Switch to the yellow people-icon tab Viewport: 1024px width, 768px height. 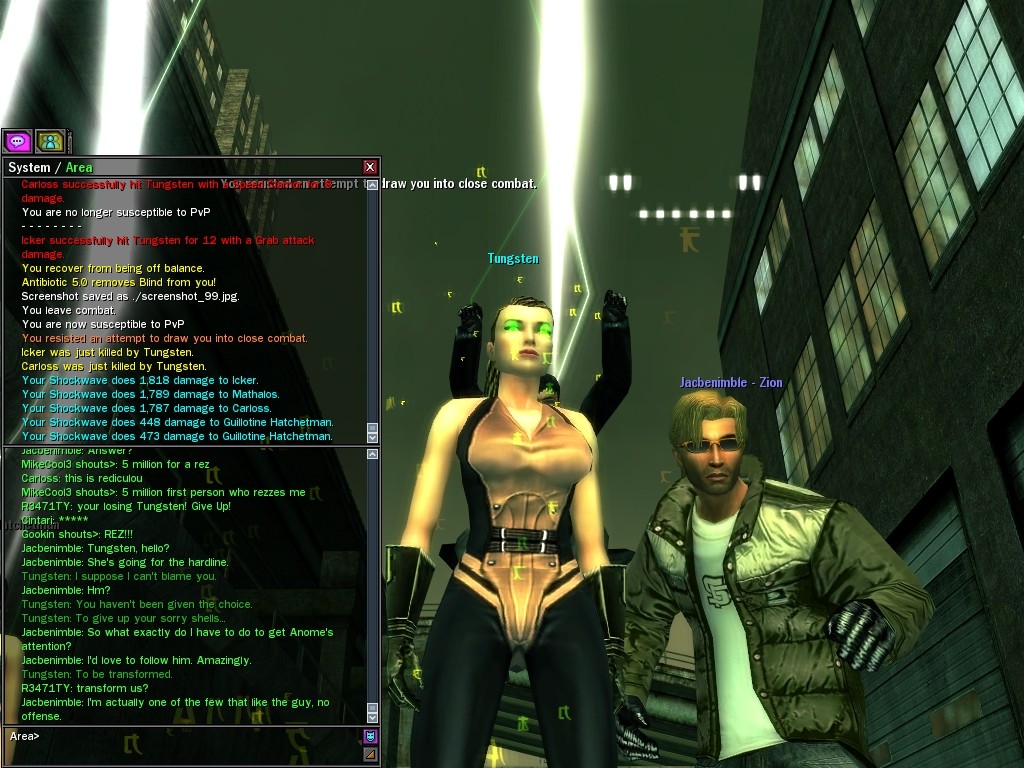[50, 142]
